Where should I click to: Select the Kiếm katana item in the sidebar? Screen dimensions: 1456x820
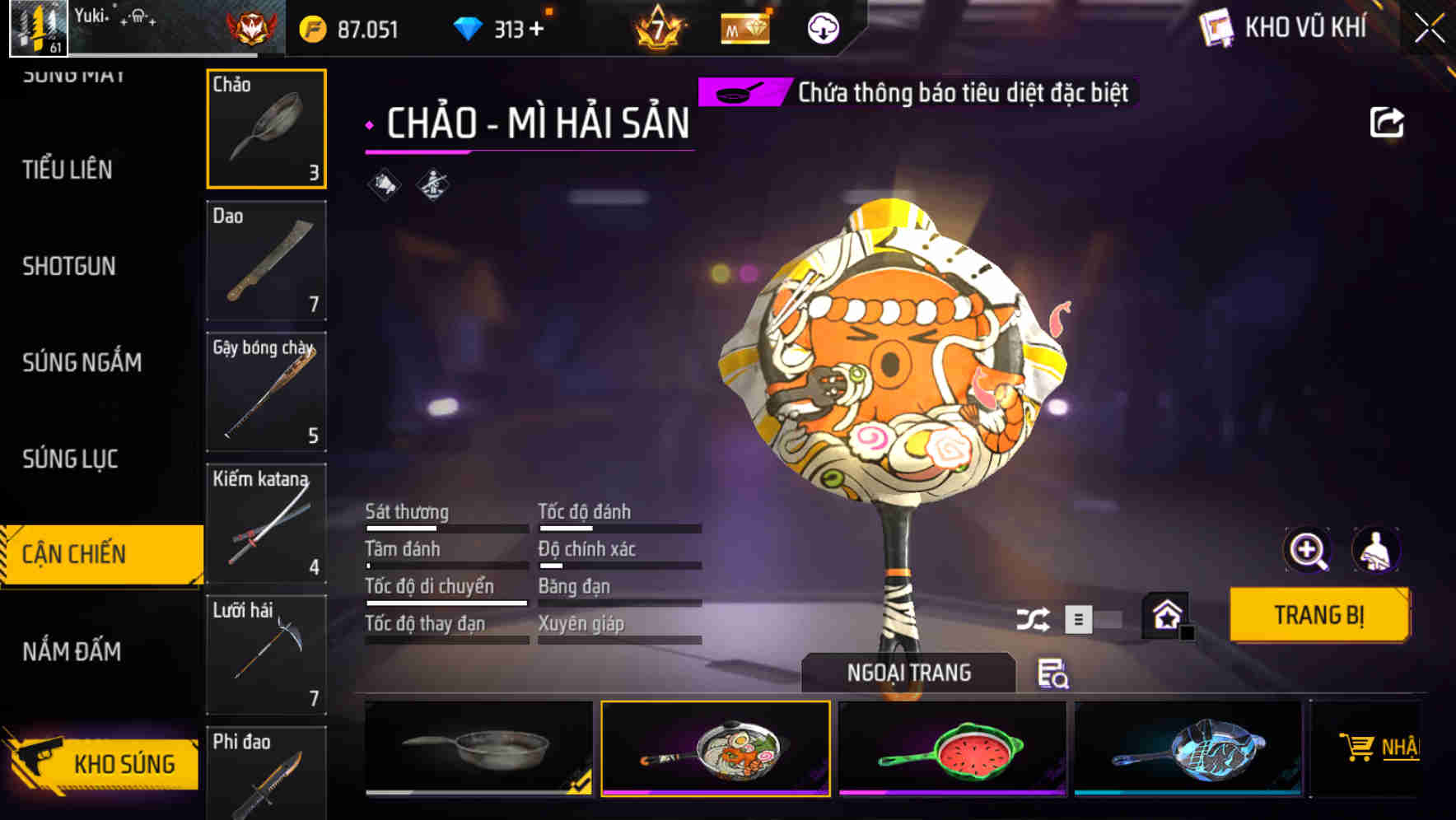(x=265, y=522)
